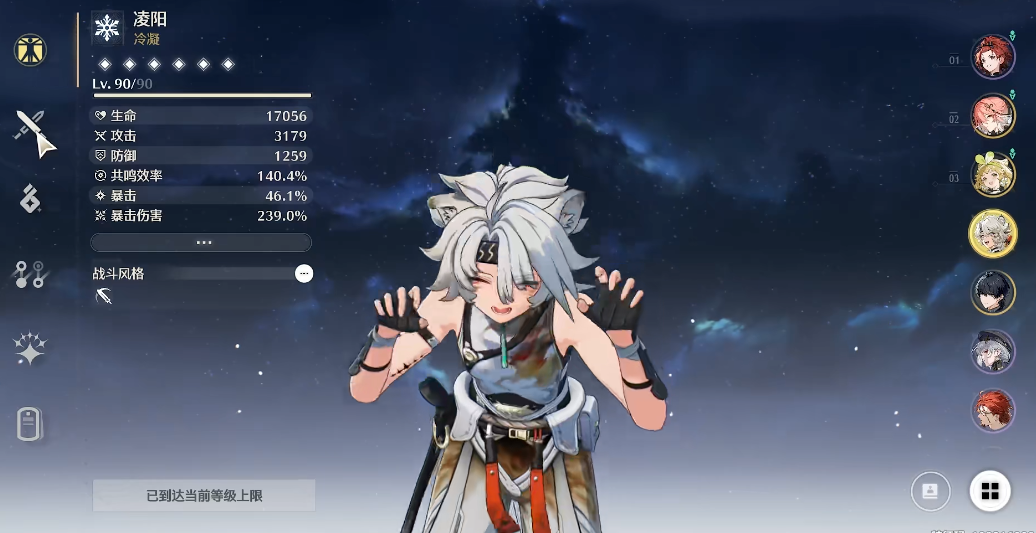Switch to the dog tag profile tab

[30, 425]
